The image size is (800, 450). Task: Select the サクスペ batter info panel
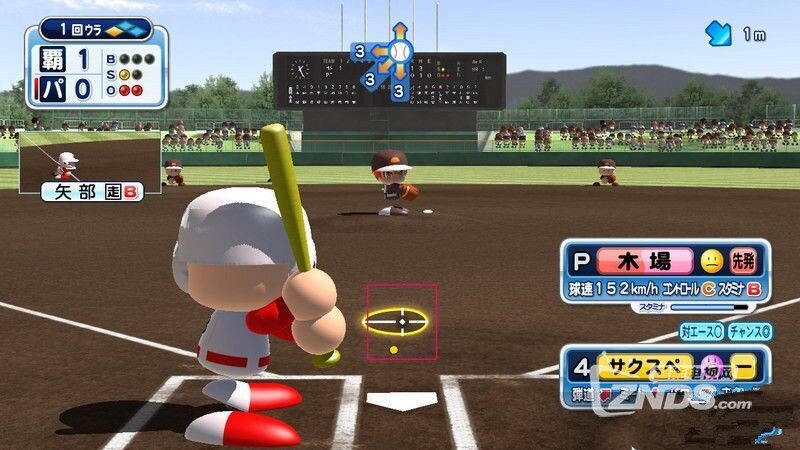[664, 374]
